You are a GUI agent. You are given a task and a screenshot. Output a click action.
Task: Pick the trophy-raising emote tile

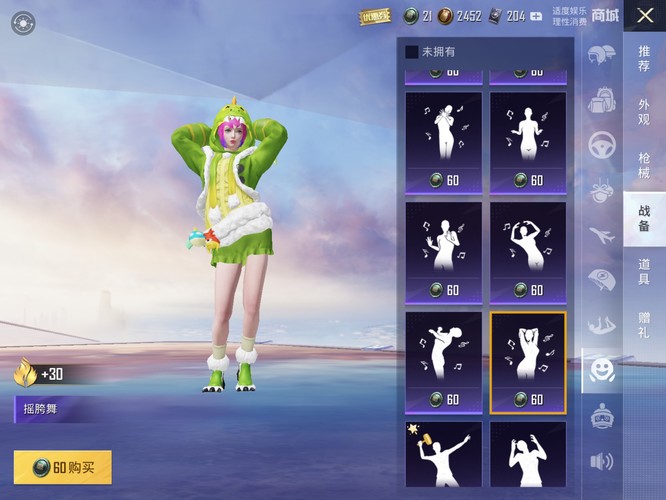click(x=443, y=455)
